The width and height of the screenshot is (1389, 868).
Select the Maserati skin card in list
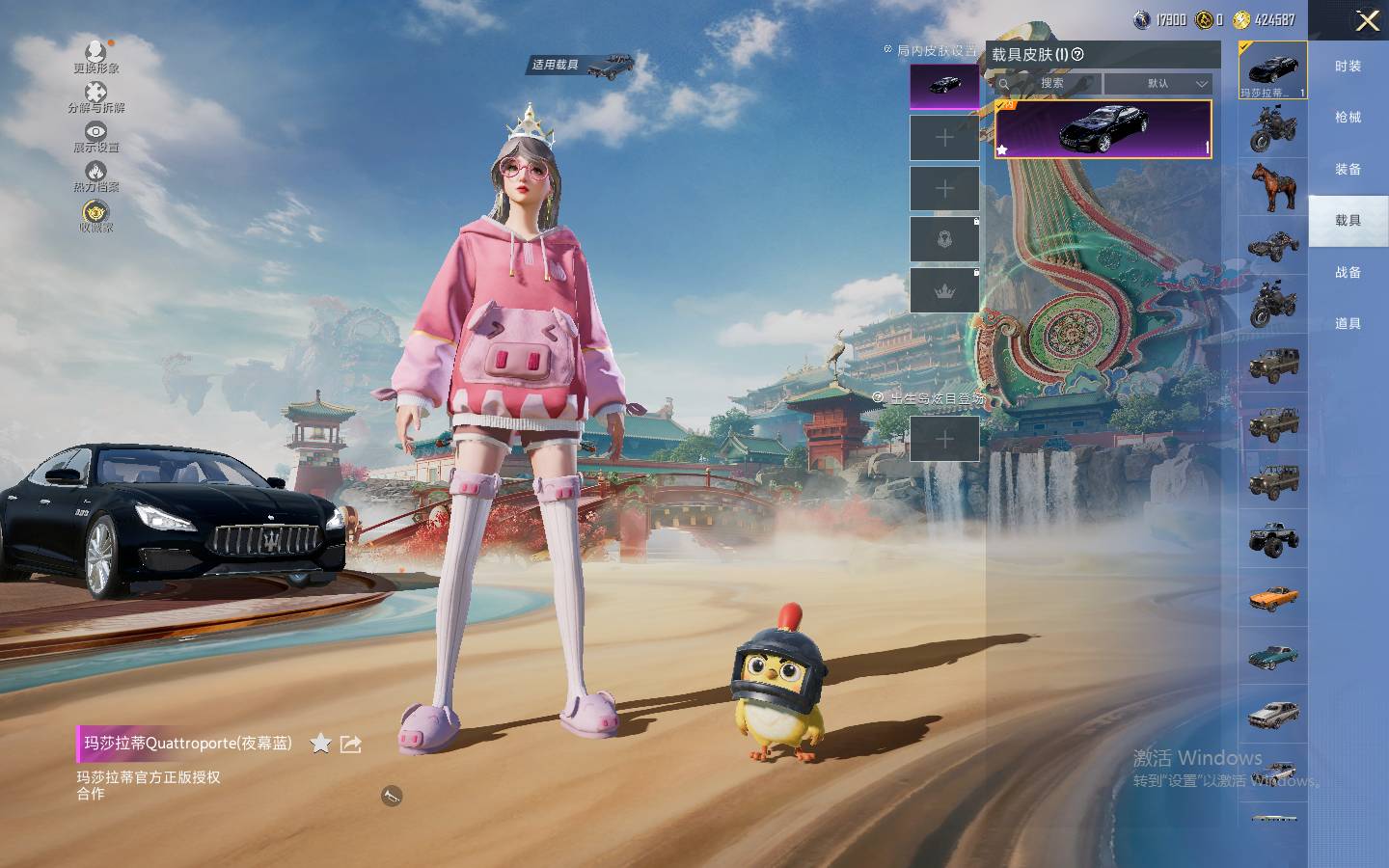(1103, 128)
